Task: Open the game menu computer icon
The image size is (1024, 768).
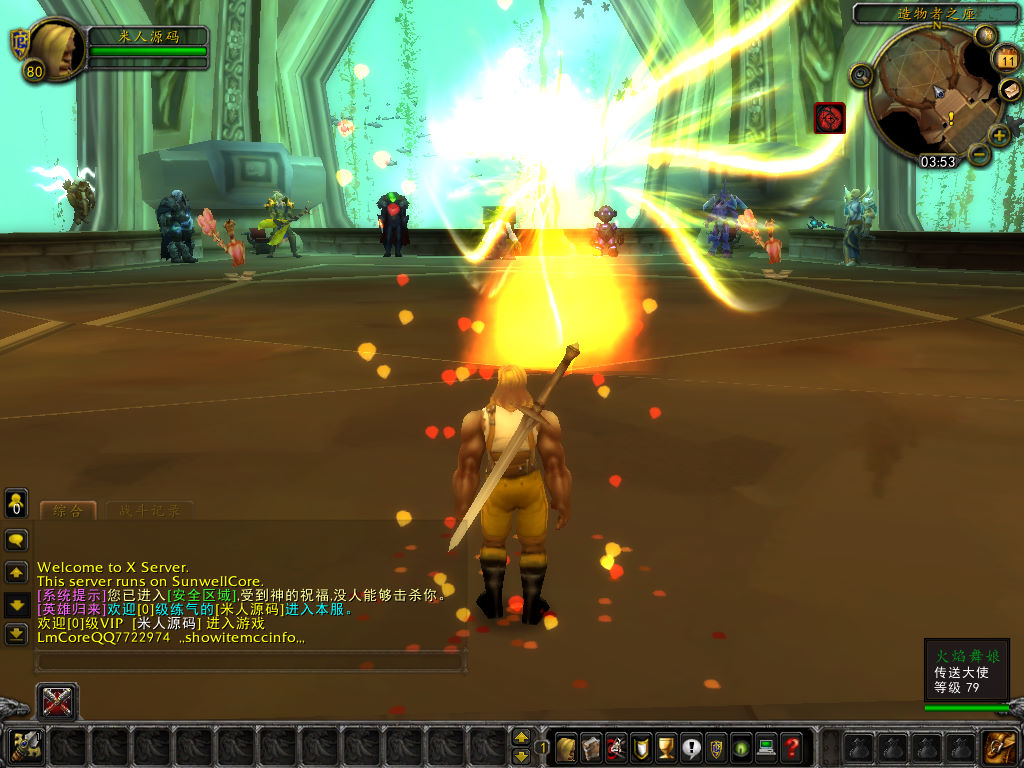Action: (766, 746)
